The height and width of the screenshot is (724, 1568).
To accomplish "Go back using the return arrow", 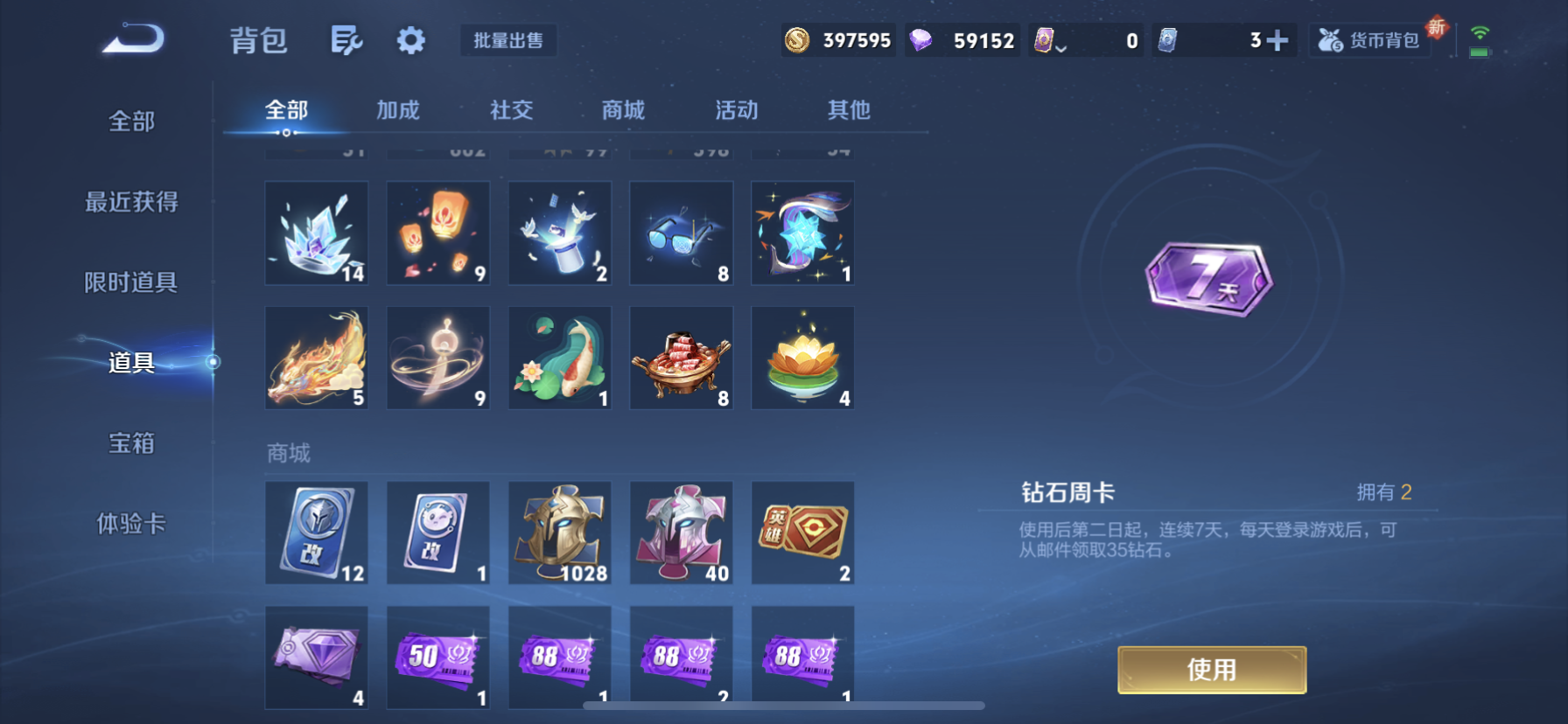I will [133, 40].
